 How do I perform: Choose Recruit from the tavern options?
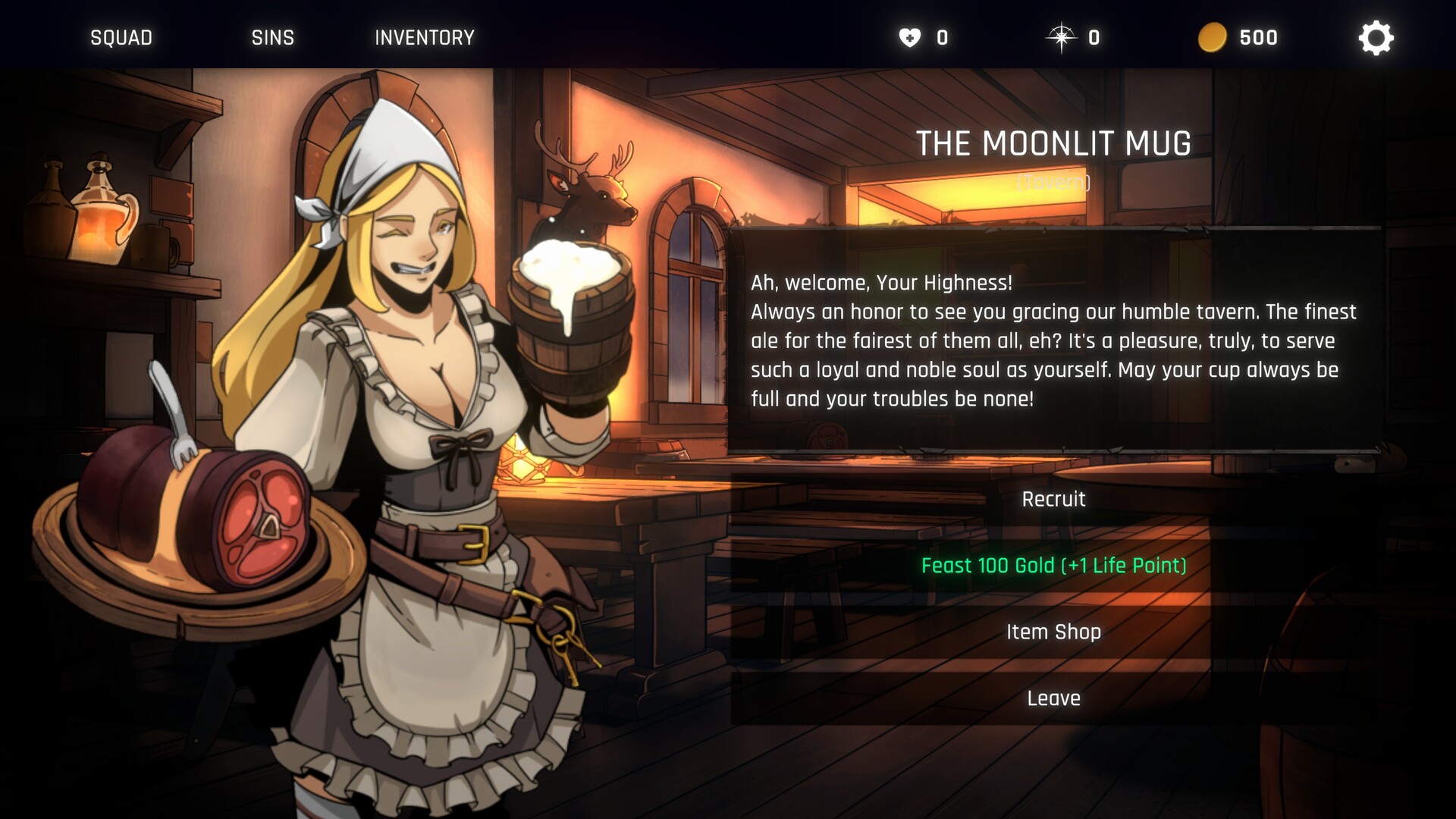click(x=1053, y=499)
